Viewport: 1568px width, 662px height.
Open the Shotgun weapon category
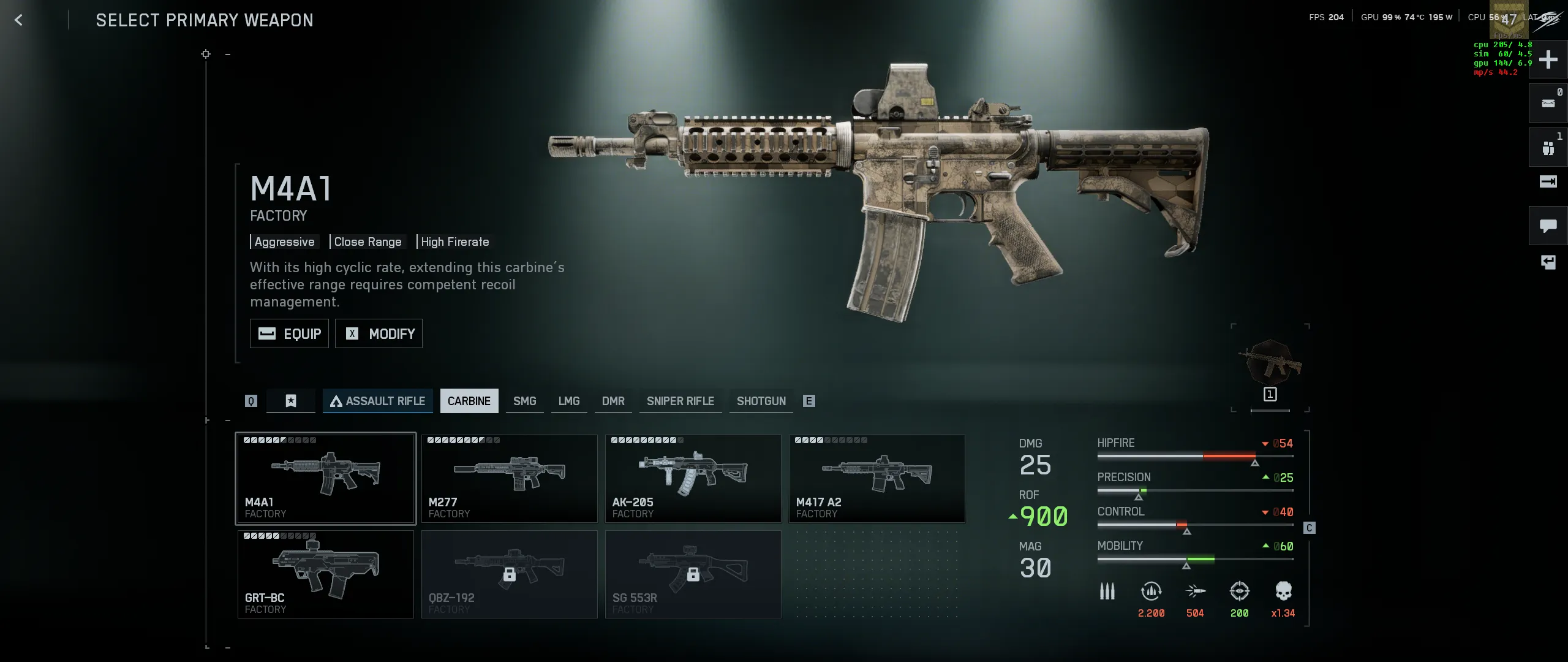point(761,401)
